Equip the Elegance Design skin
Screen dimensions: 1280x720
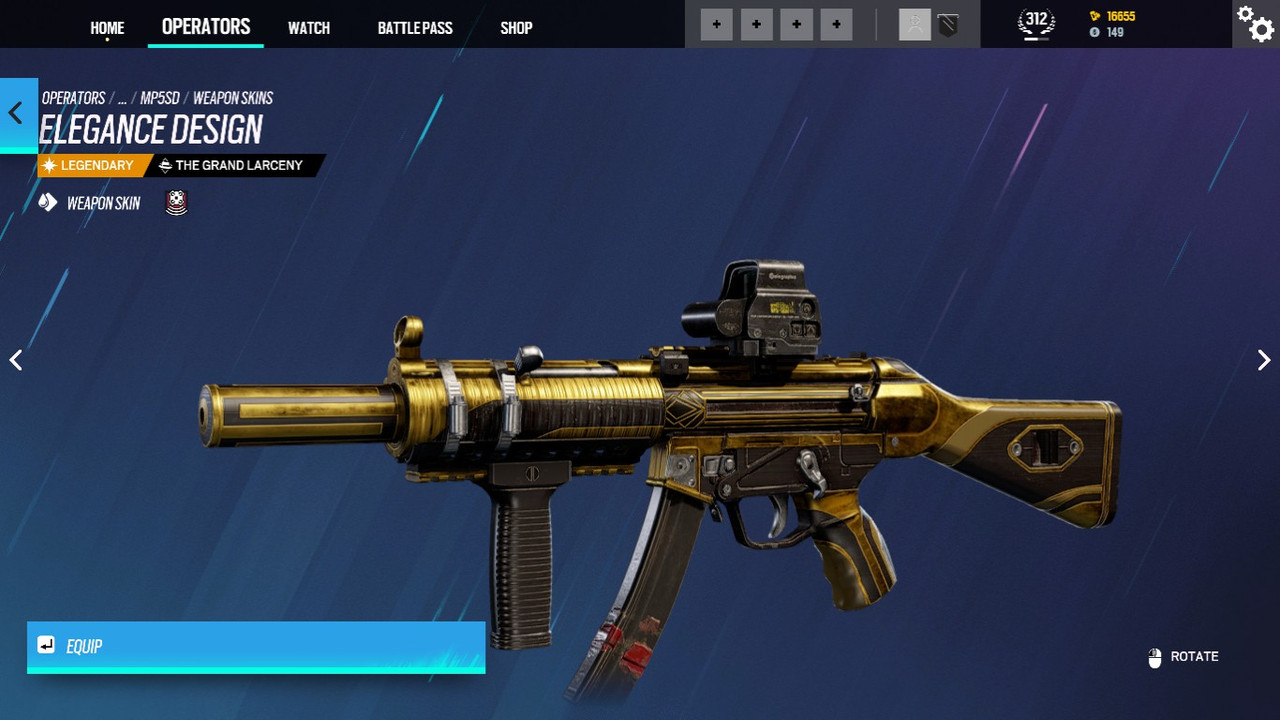(x=256, y=646)
